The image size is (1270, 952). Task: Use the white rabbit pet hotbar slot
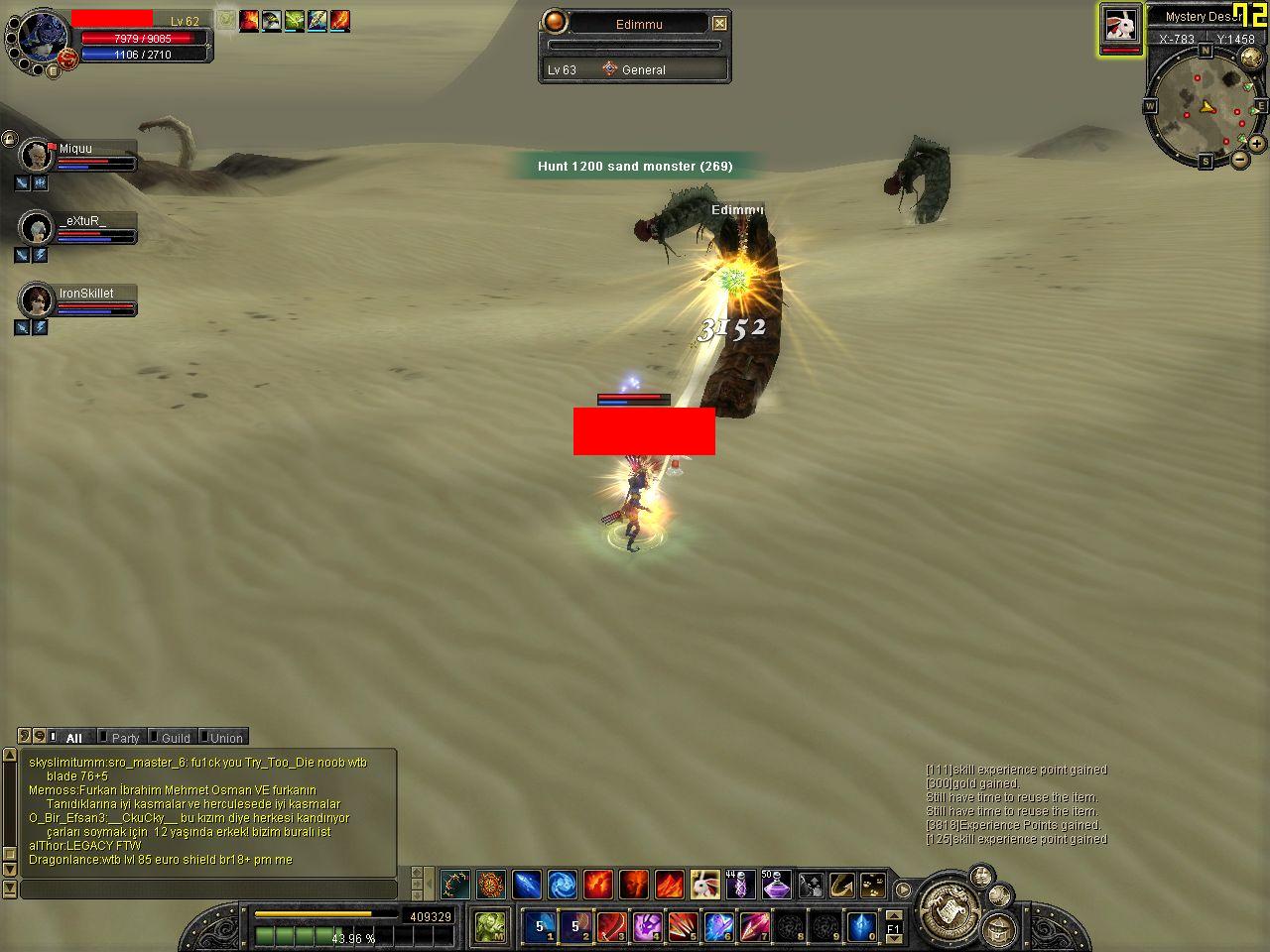click(704, 884)
